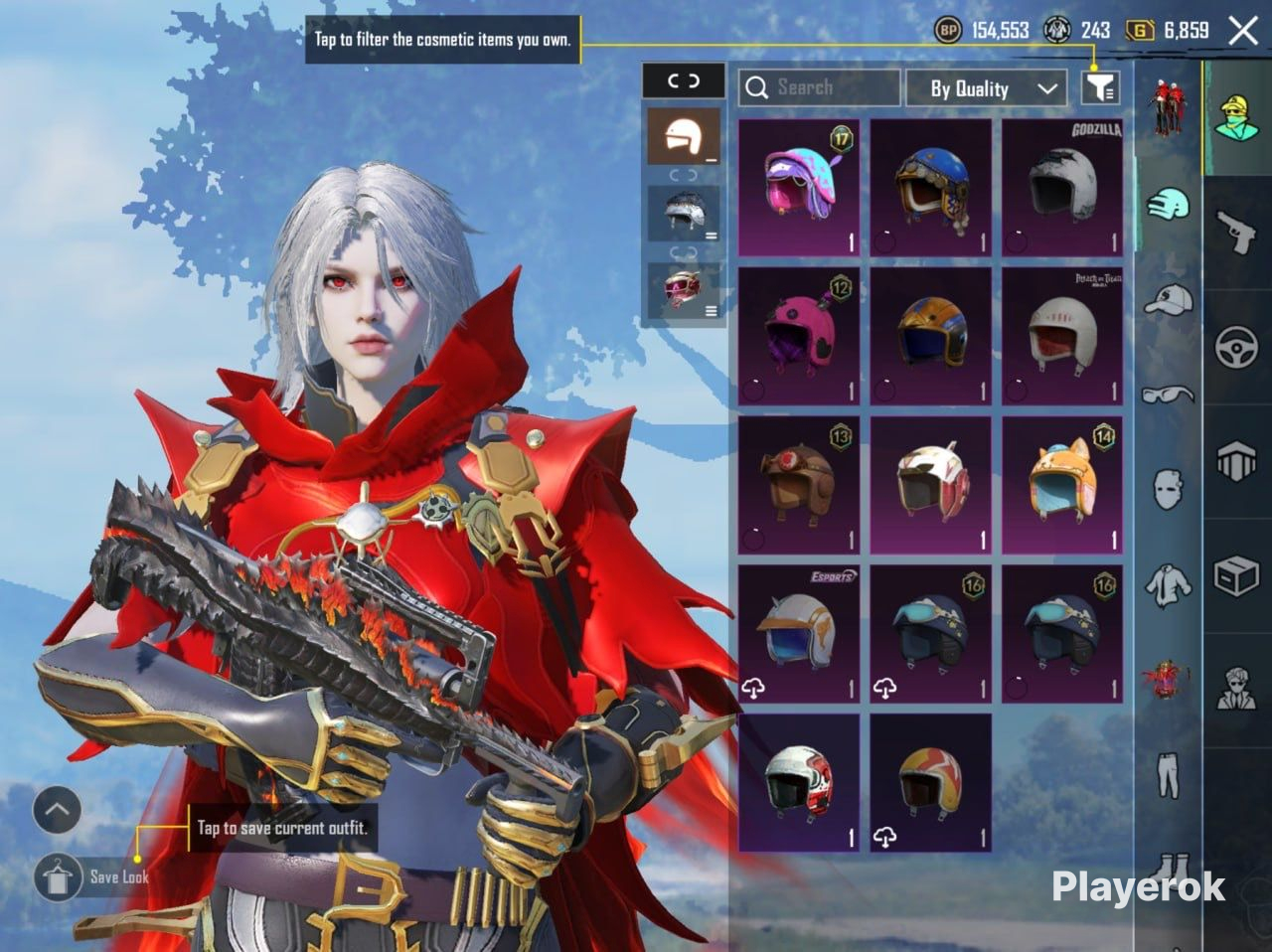The image size is (1272, 952).
Task: Click the Search field
Action: tap(819, 88)
